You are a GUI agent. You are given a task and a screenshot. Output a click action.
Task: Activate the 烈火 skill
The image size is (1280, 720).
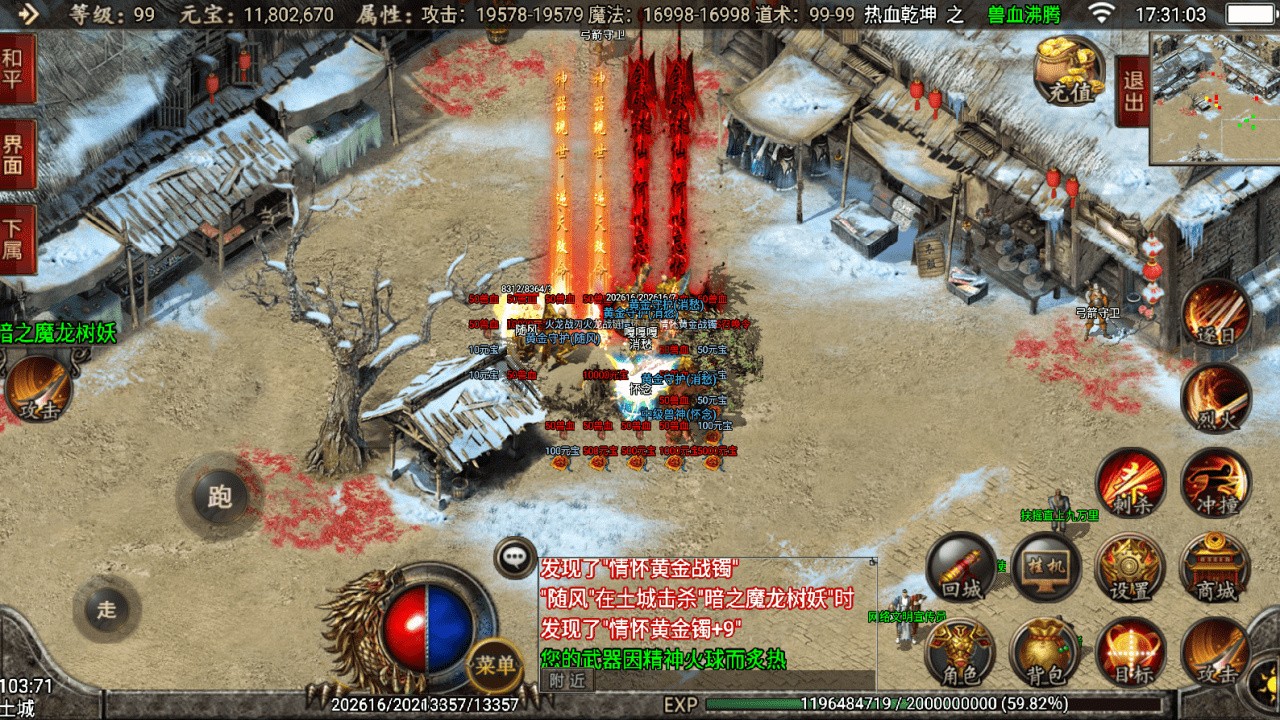(1215, 397)
